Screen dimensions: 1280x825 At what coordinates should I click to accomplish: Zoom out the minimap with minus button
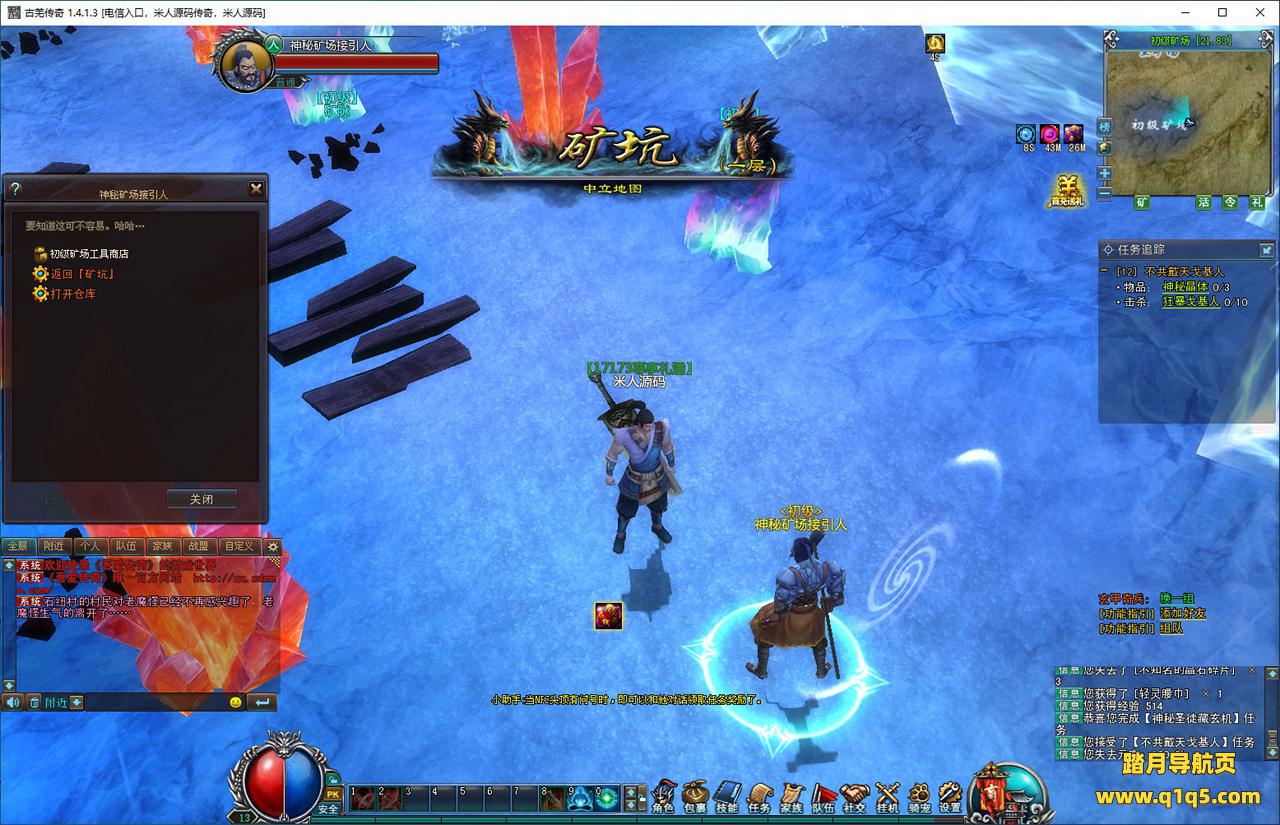(x=1104, y=193)
